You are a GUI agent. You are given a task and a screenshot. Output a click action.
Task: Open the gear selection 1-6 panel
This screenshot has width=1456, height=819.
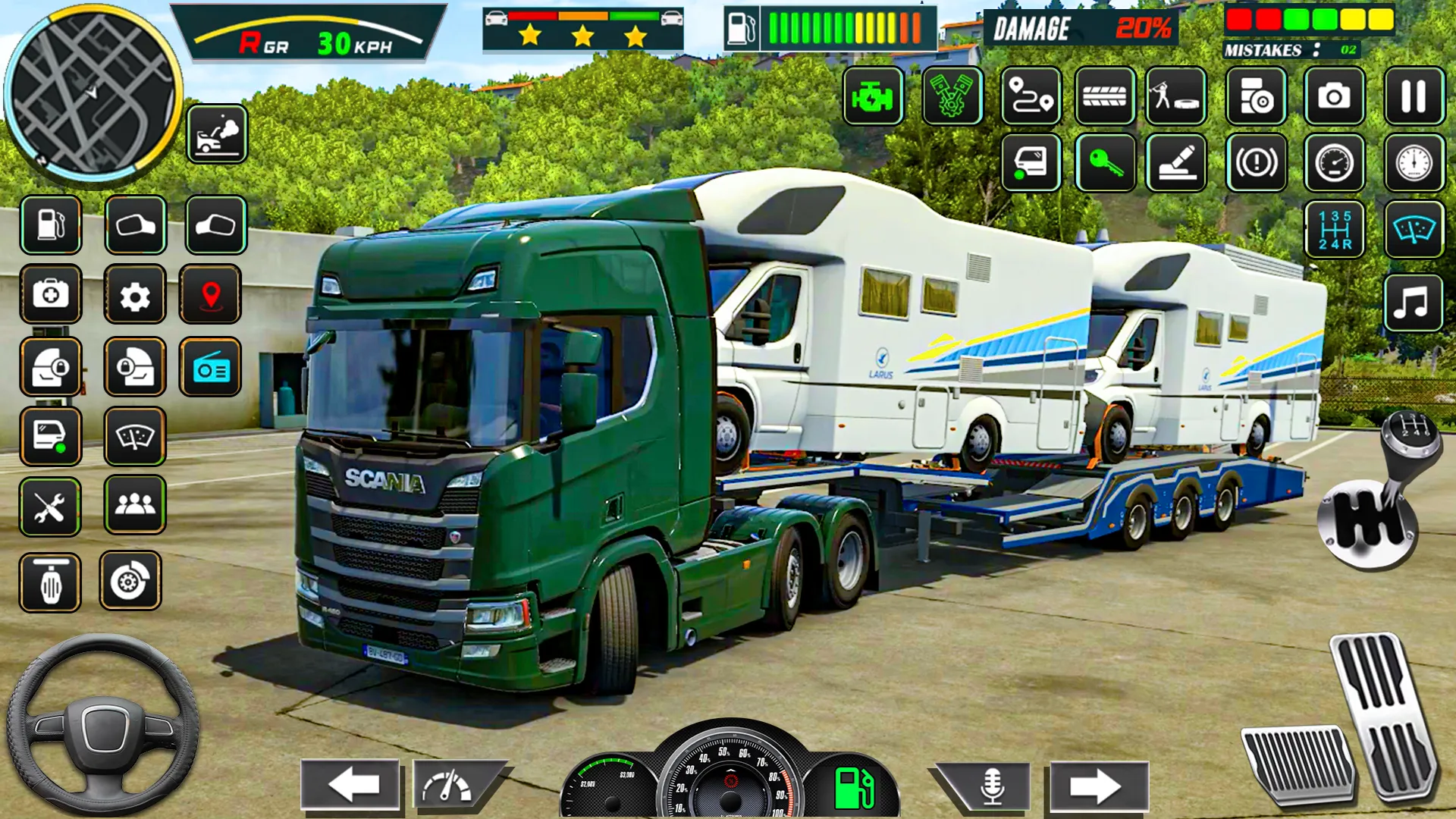(1335, 228)
